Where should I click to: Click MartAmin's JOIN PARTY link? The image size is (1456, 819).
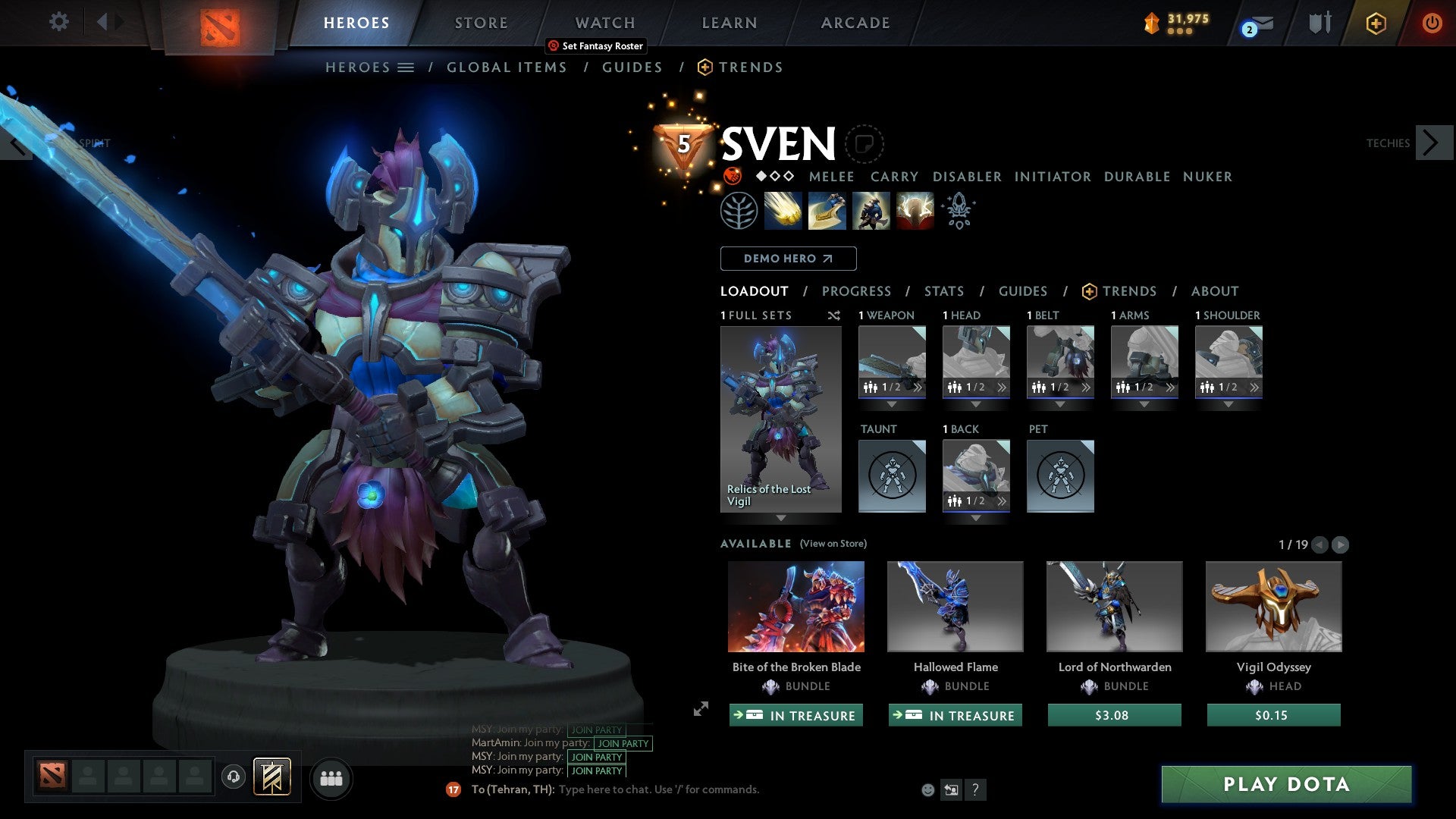pyautogui.click(x=622, y=744)
